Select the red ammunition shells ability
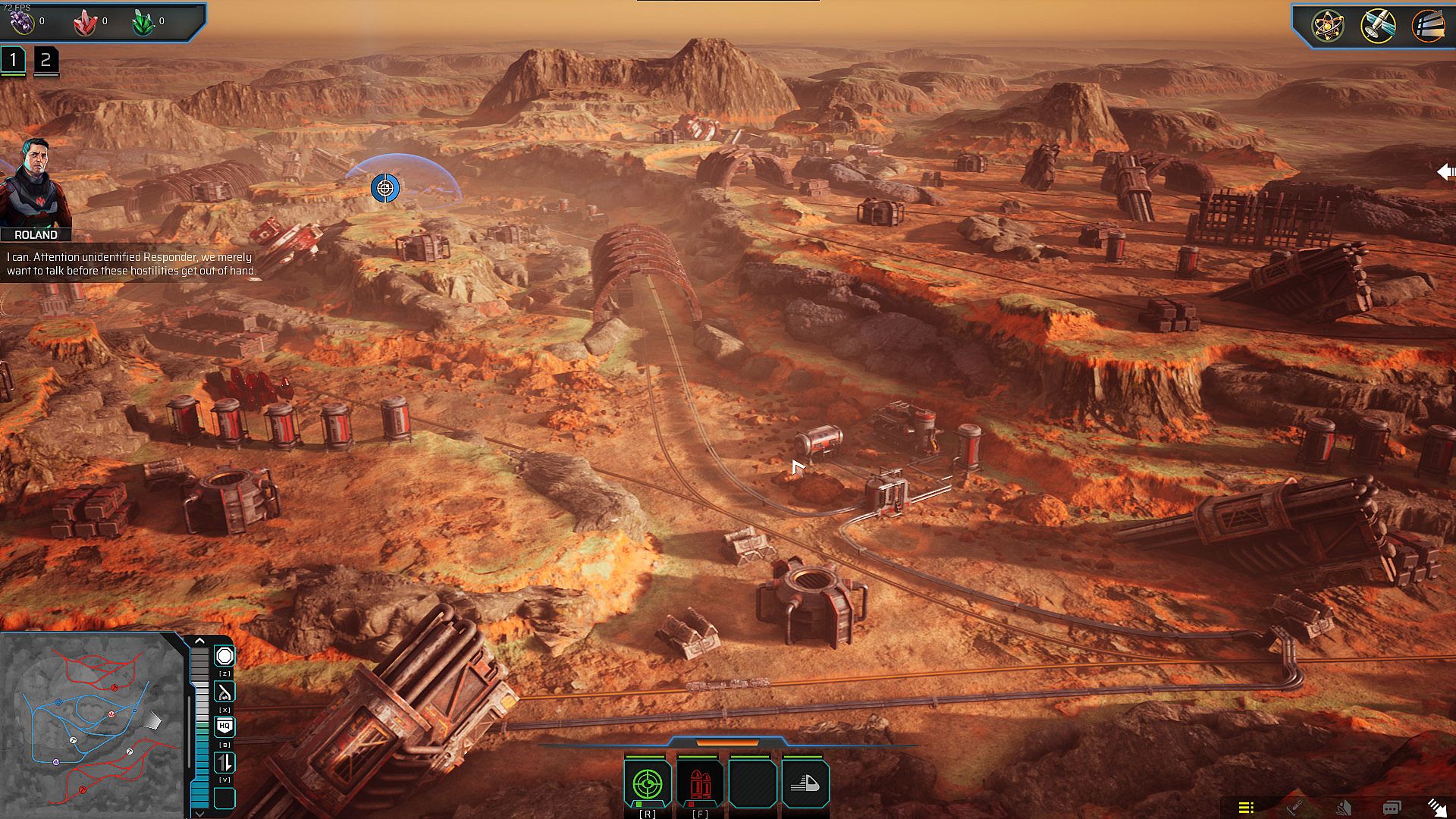The width and height of the screenshot is (1456, 819). (699, 783)
